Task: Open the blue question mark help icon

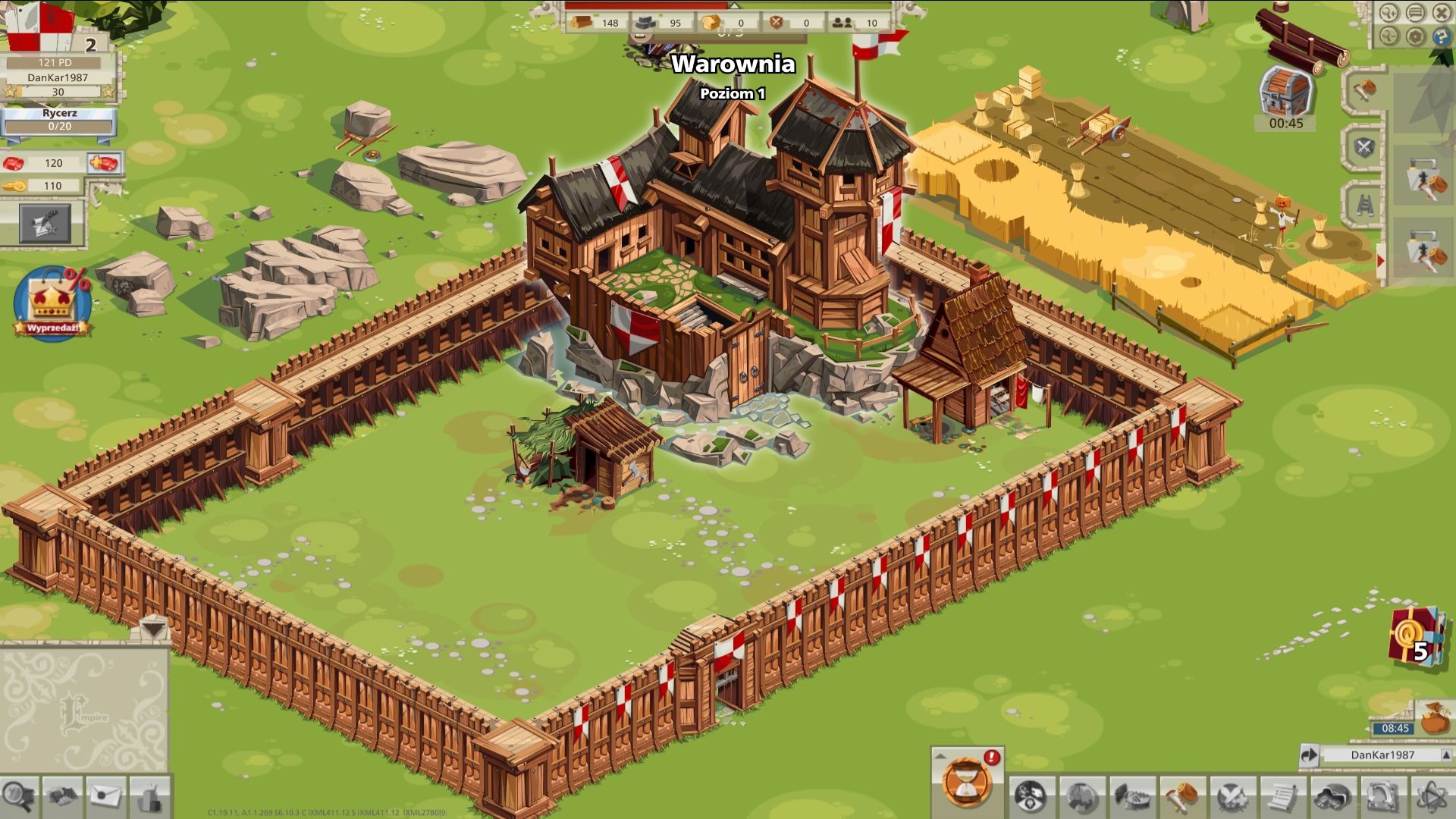Action: pos(1442,36)
